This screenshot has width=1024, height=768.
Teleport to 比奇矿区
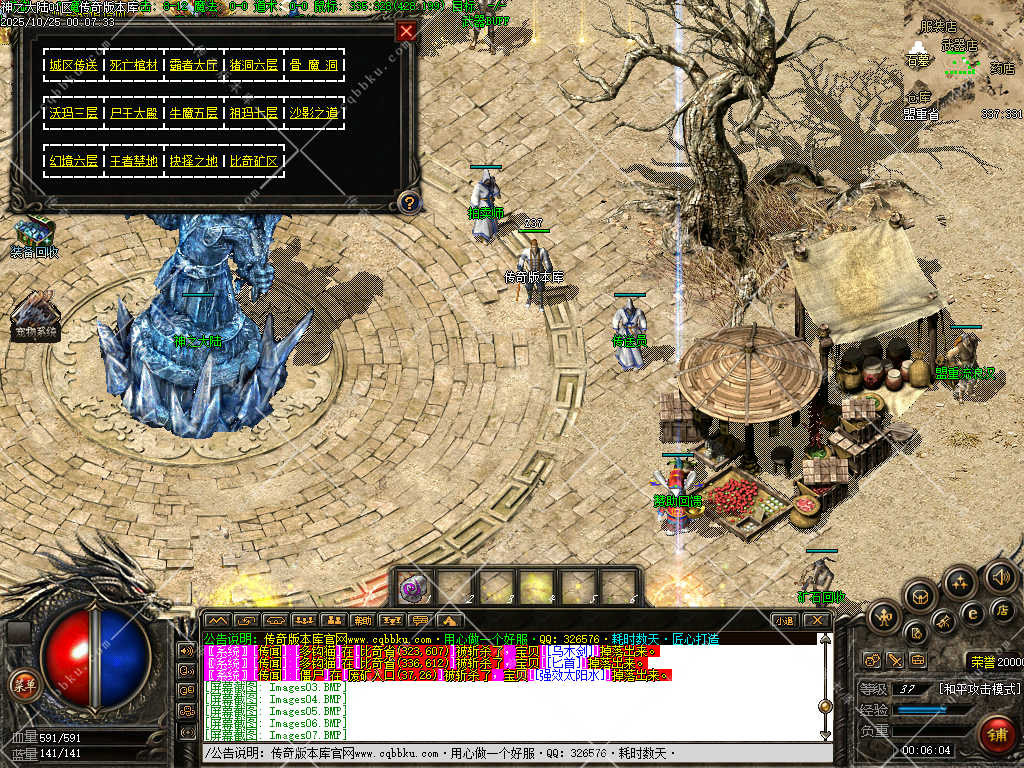(254, 161)
